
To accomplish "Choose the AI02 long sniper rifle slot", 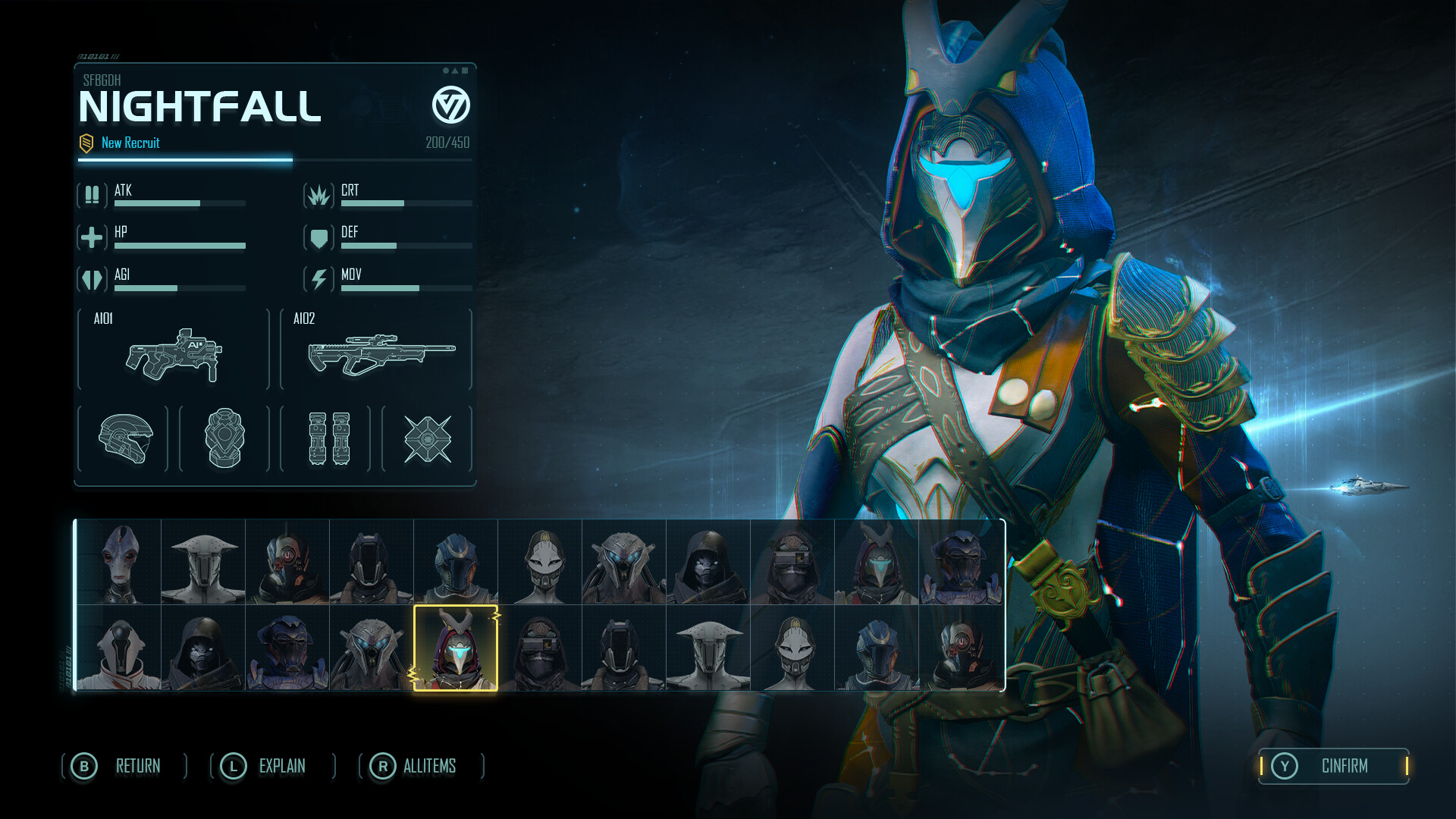I will [x=376, y=350].
